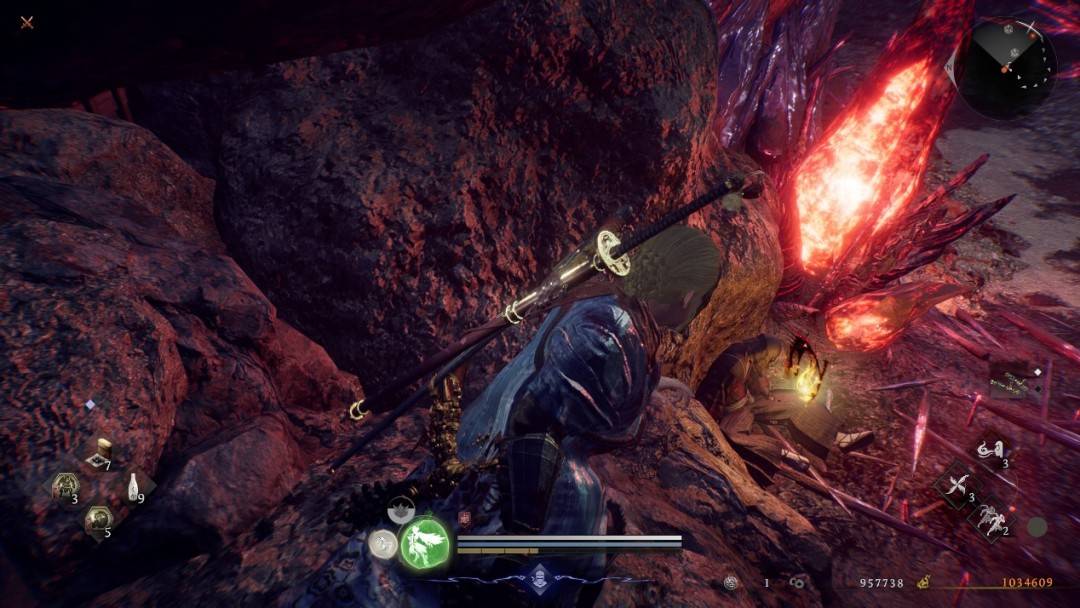Select the grey lotus icon above spirit
1080x608 pixels.
pos(402,509)
